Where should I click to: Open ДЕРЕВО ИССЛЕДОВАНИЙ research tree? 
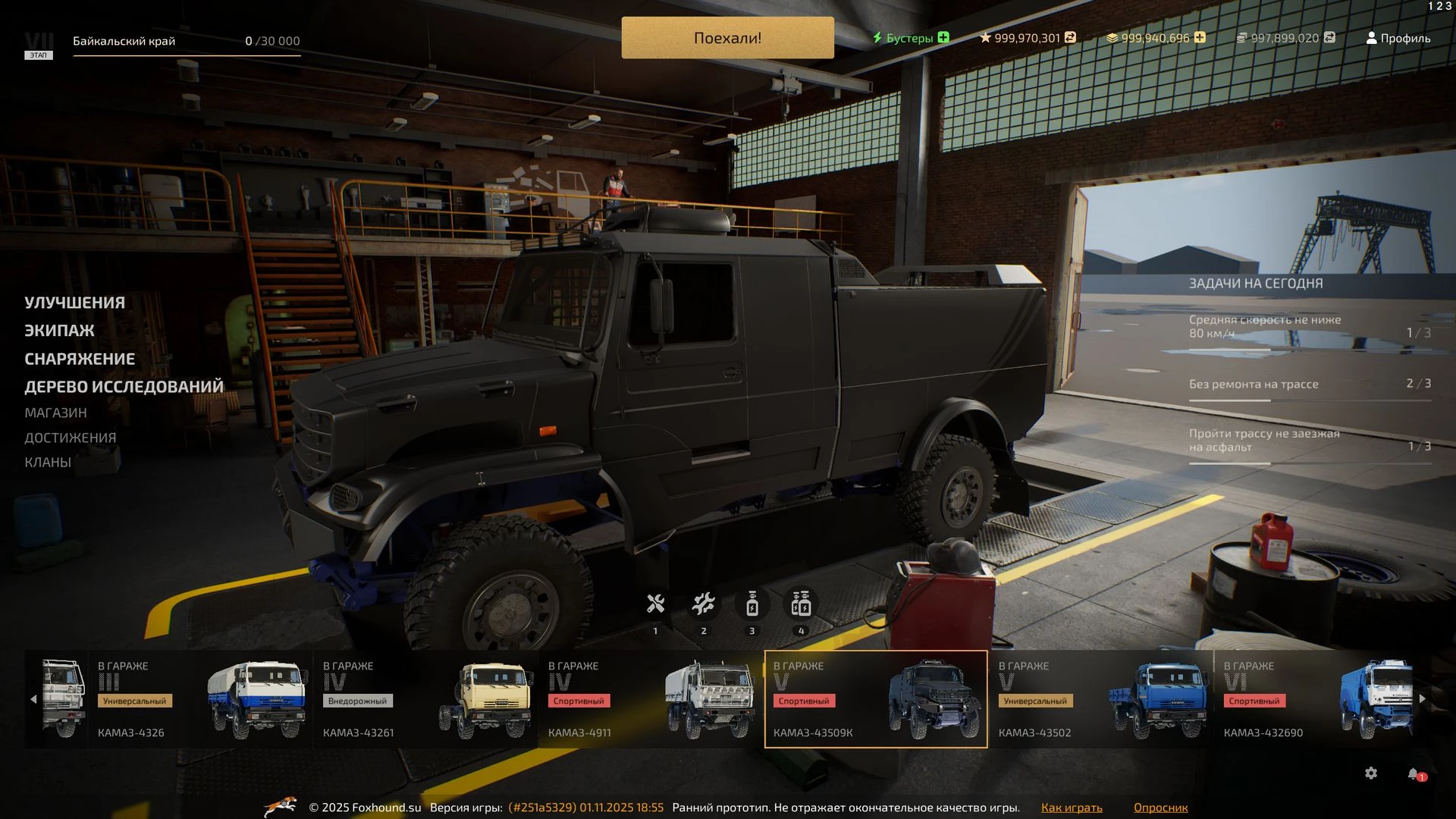[124, 387]
